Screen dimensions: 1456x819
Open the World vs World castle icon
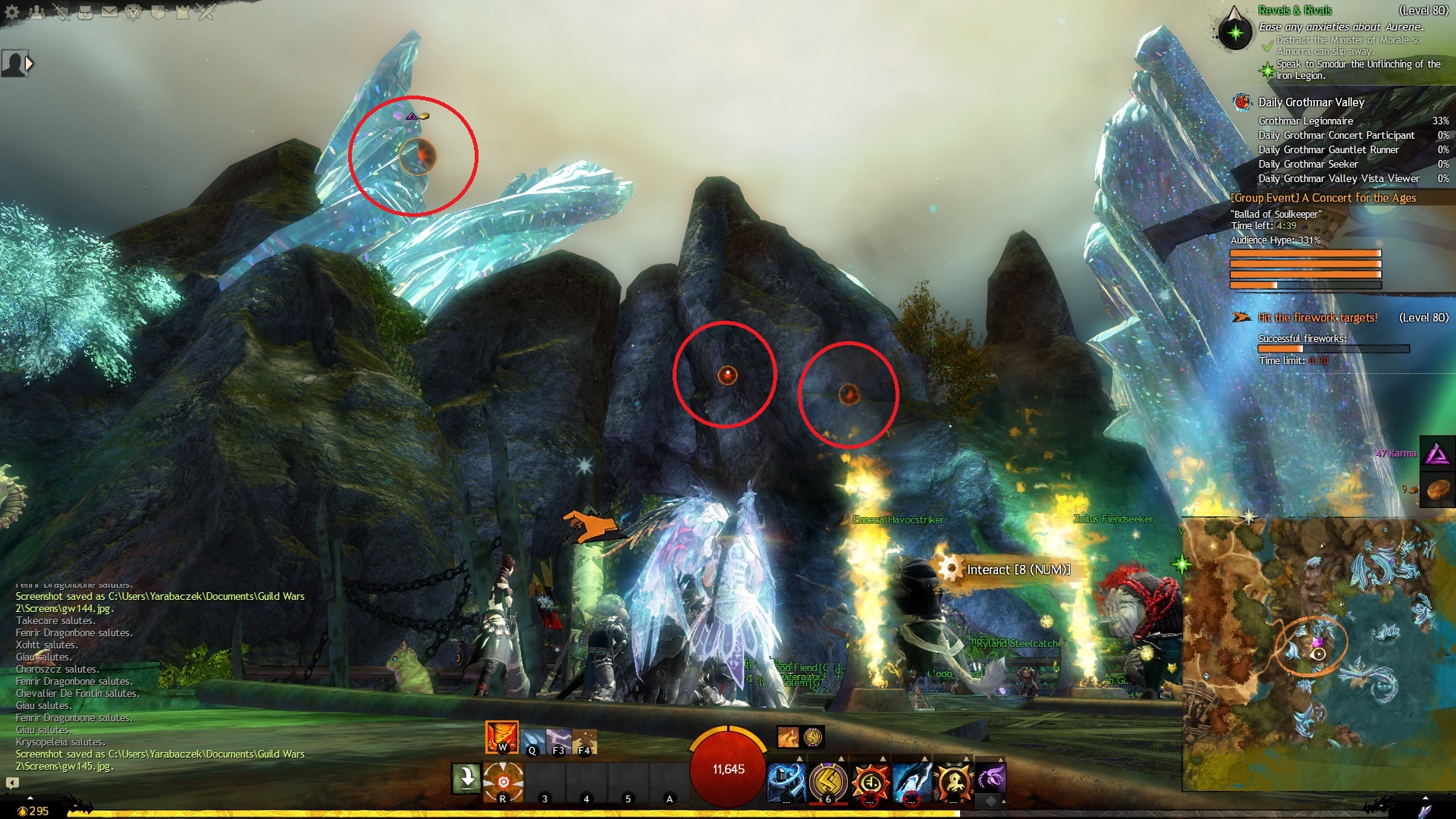(x=182, y=12)
